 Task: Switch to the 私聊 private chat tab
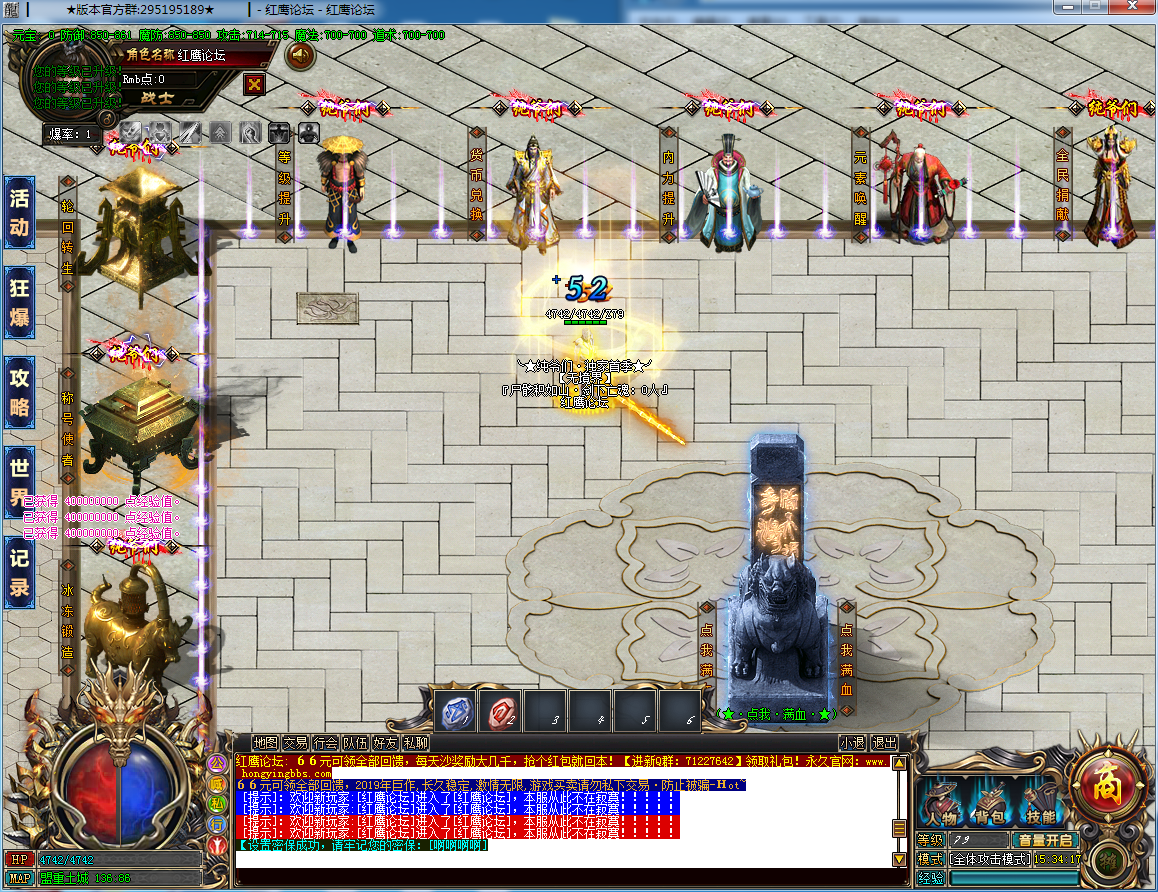pos(416,743)
